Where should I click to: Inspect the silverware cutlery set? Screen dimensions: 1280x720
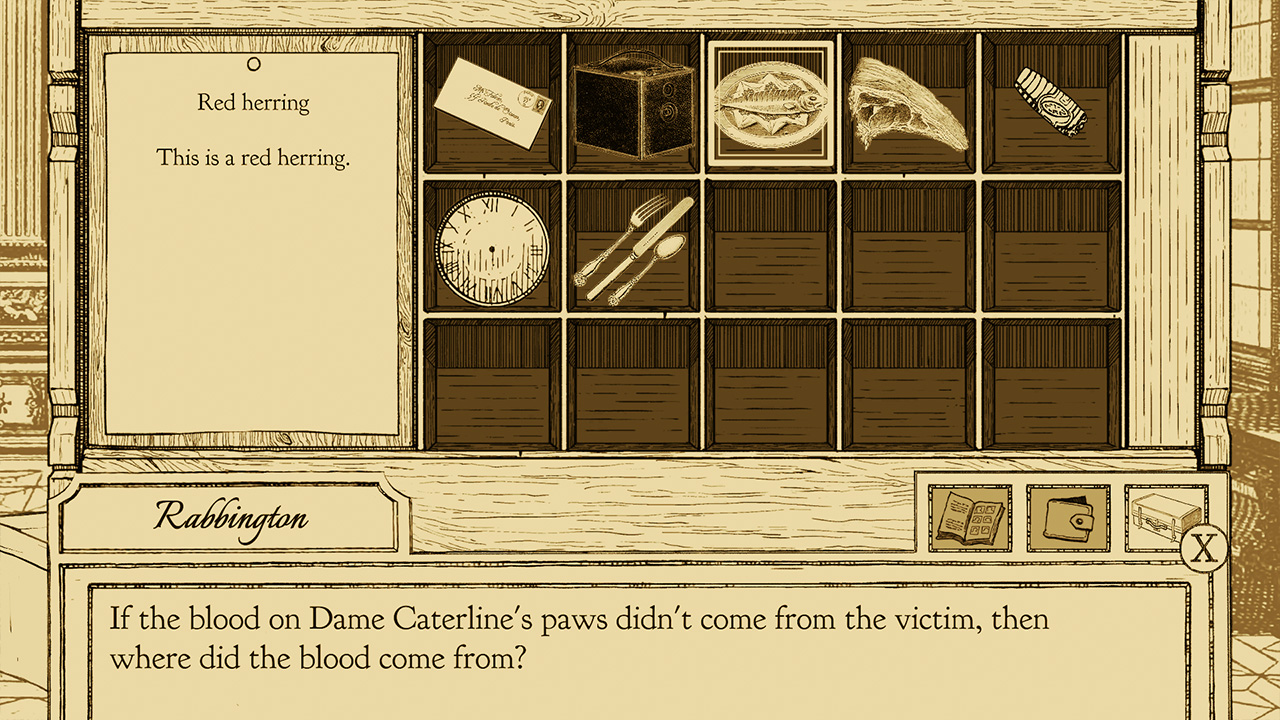pos(634,248)
